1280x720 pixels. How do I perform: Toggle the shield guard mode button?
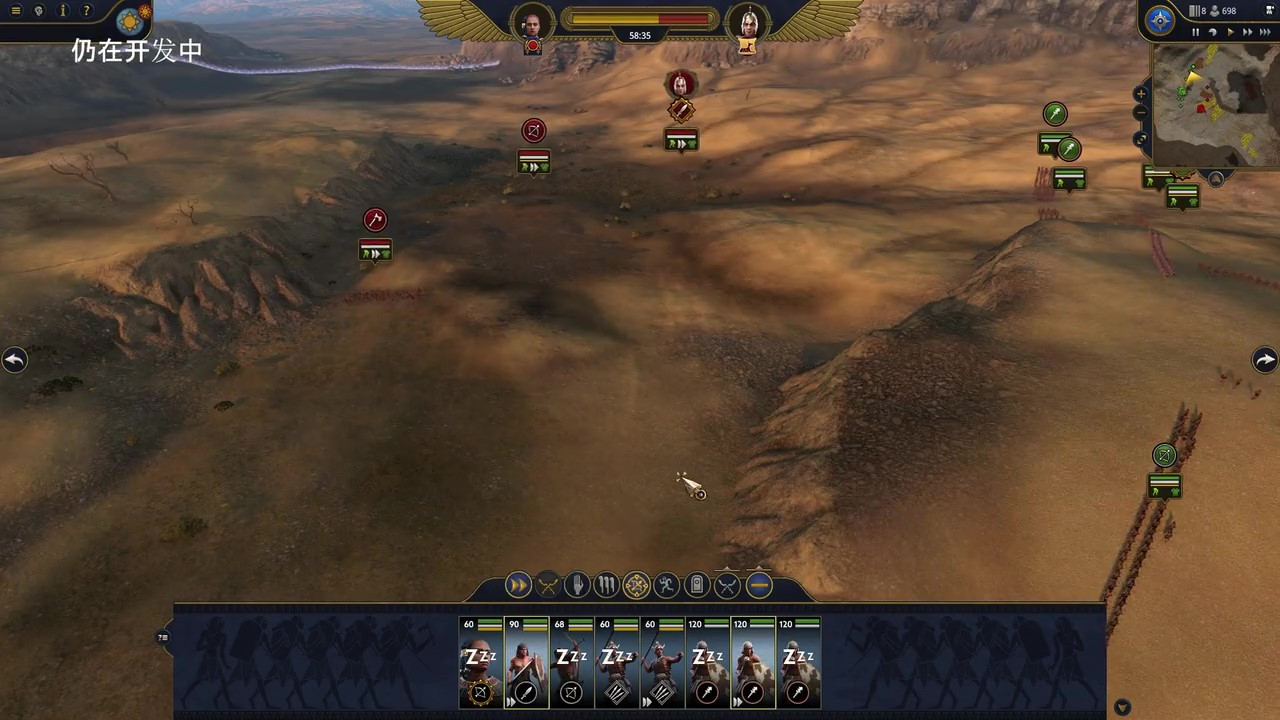pyautogui.click(x=697, y=585)
